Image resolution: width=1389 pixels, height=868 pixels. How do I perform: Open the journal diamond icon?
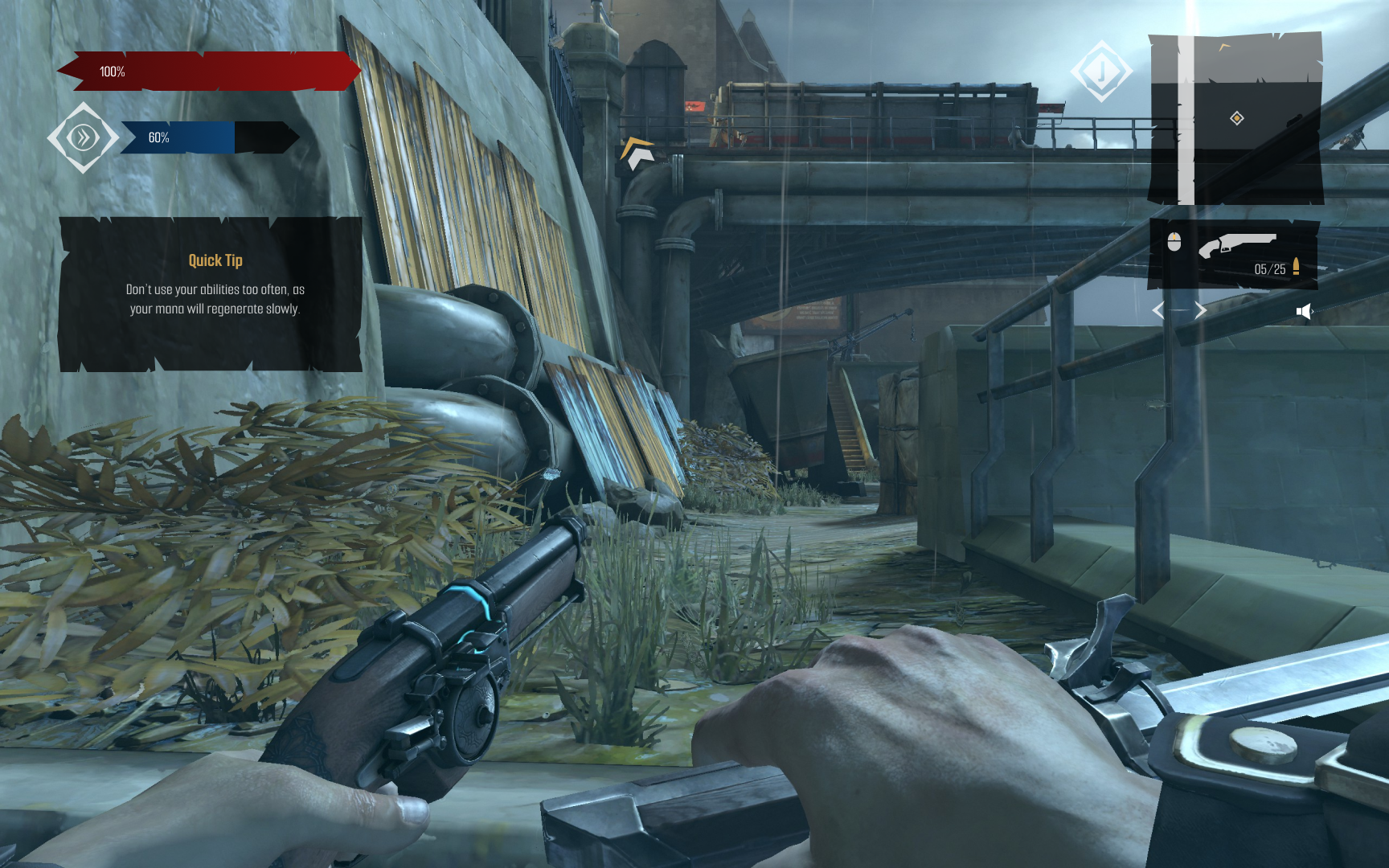(x=1101, y=72)
